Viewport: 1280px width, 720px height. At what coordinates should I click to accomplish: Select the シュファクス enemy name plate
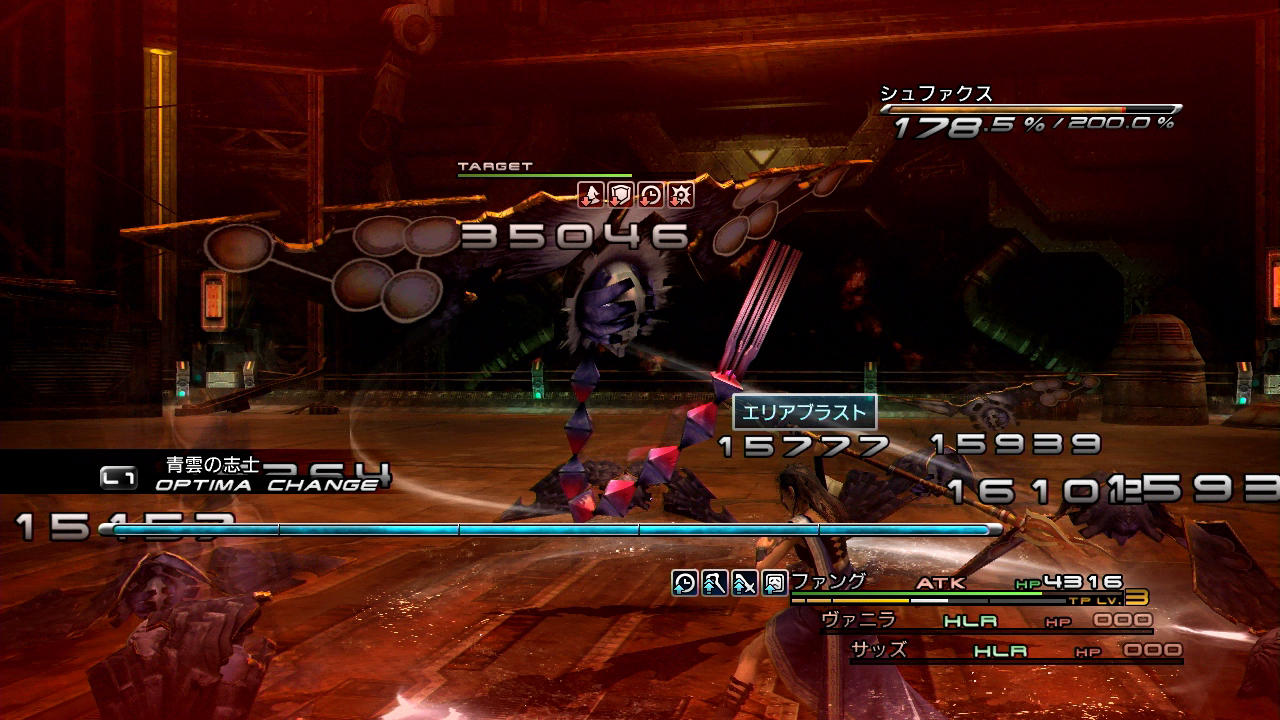936,94
